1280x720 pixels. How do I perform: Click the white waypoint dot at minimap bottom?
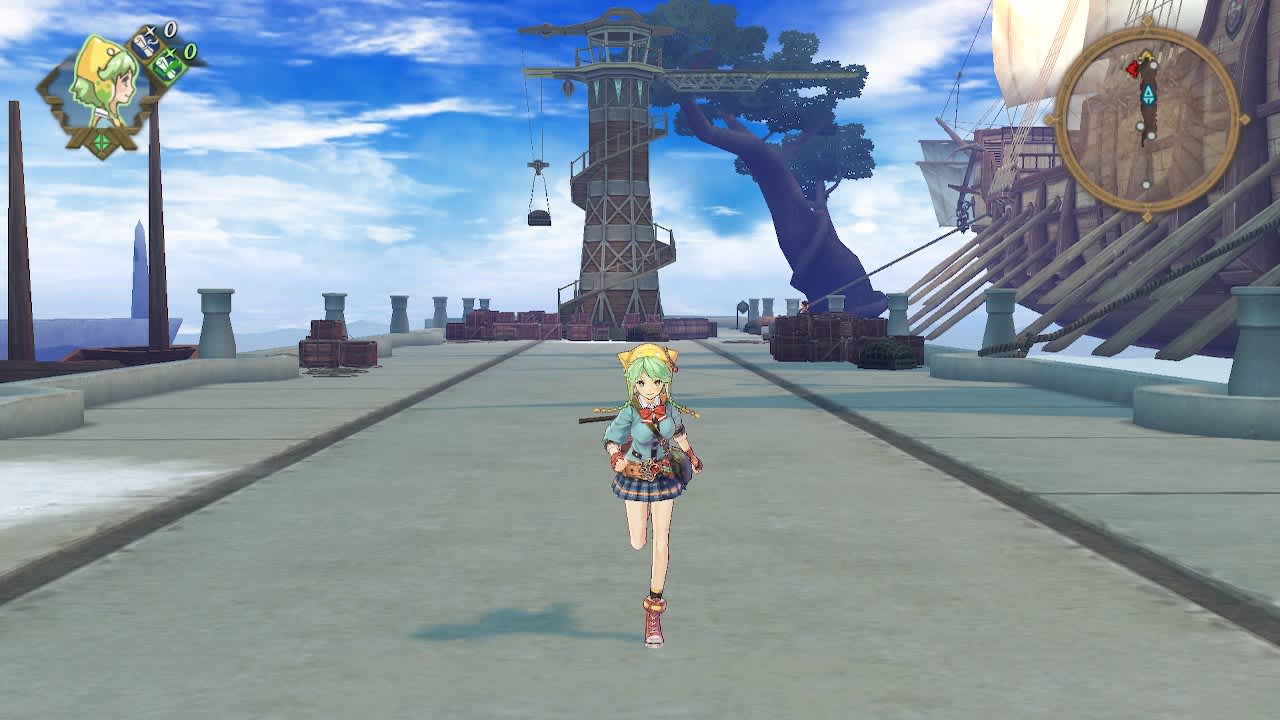tap(1145, 185)
